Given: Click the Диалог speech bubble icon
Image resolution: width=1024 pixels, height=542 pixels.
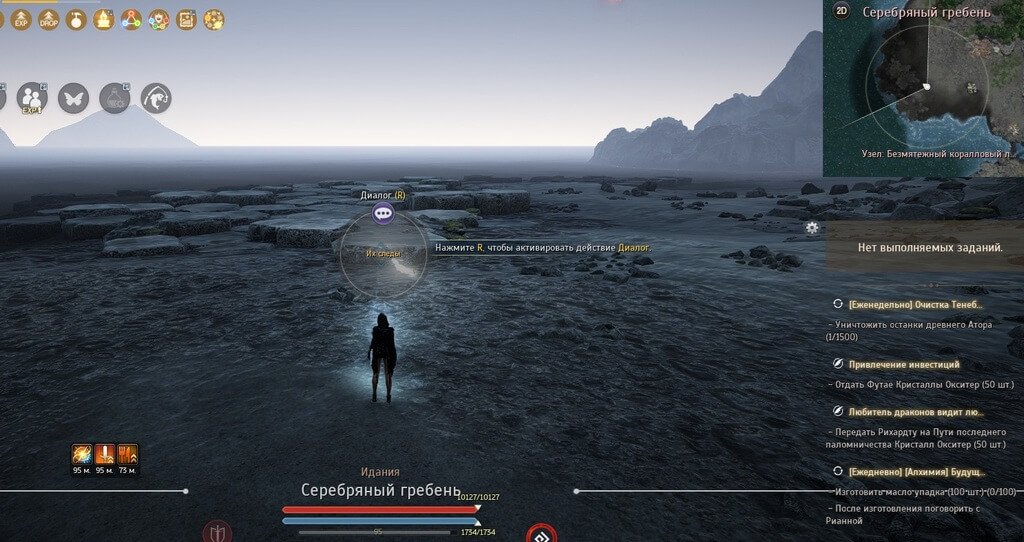Looking at the screenshot, I should 383,213.
